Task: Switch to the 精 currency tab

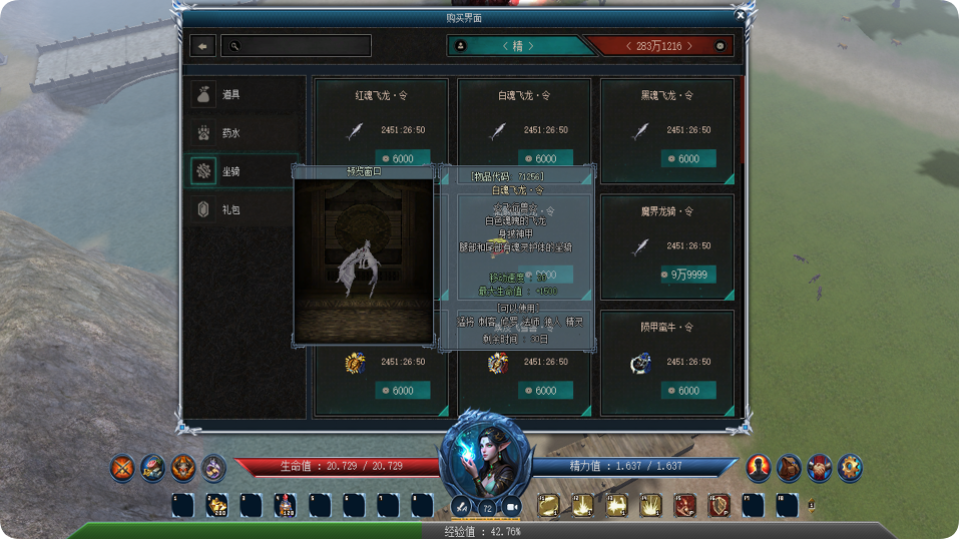Action: click(x=516, y=46)
